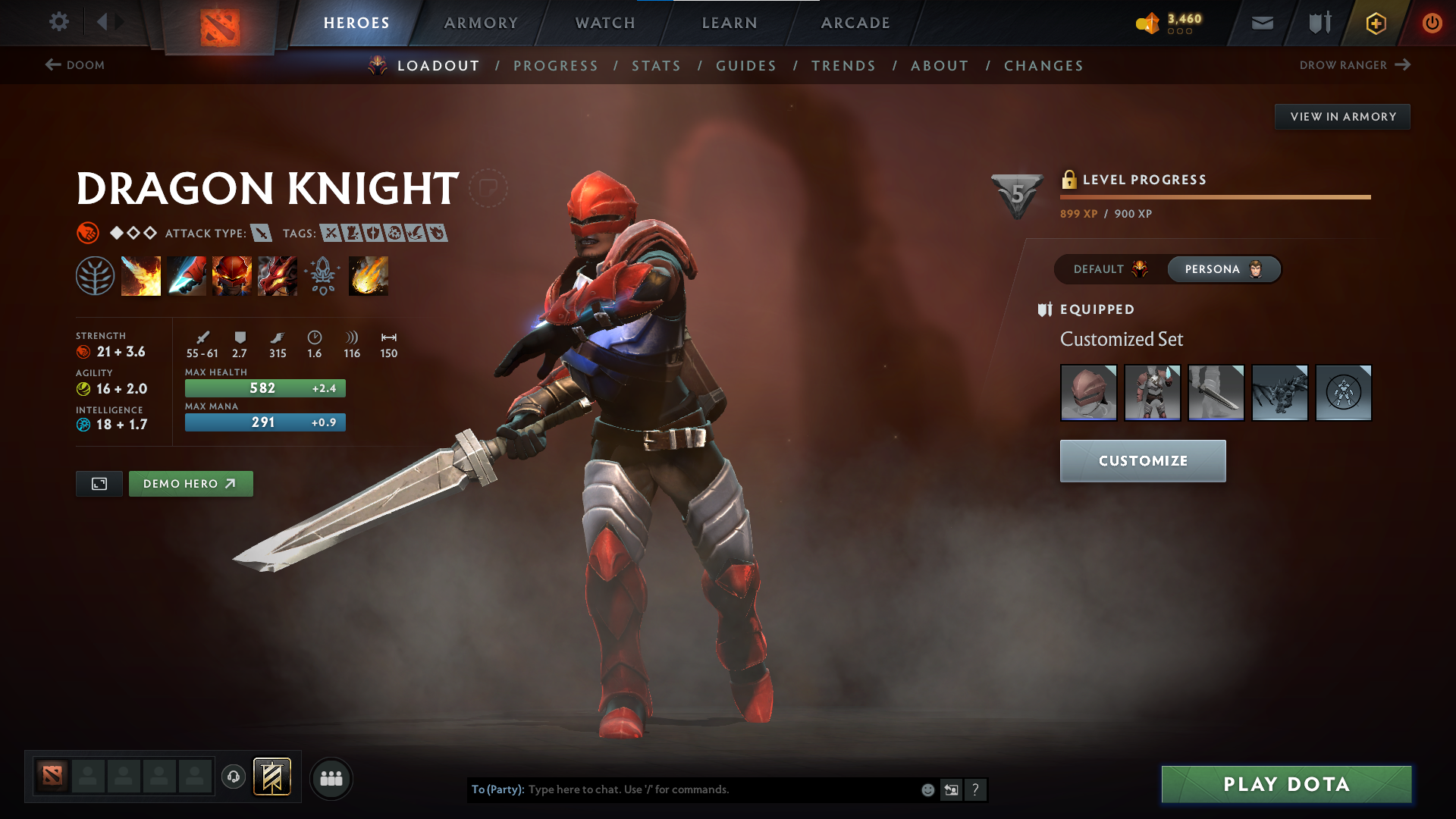Image resolution: width=1456 pixels, height=819 pixels.
Task: Click the Demo Hero button
Action: 190,484
